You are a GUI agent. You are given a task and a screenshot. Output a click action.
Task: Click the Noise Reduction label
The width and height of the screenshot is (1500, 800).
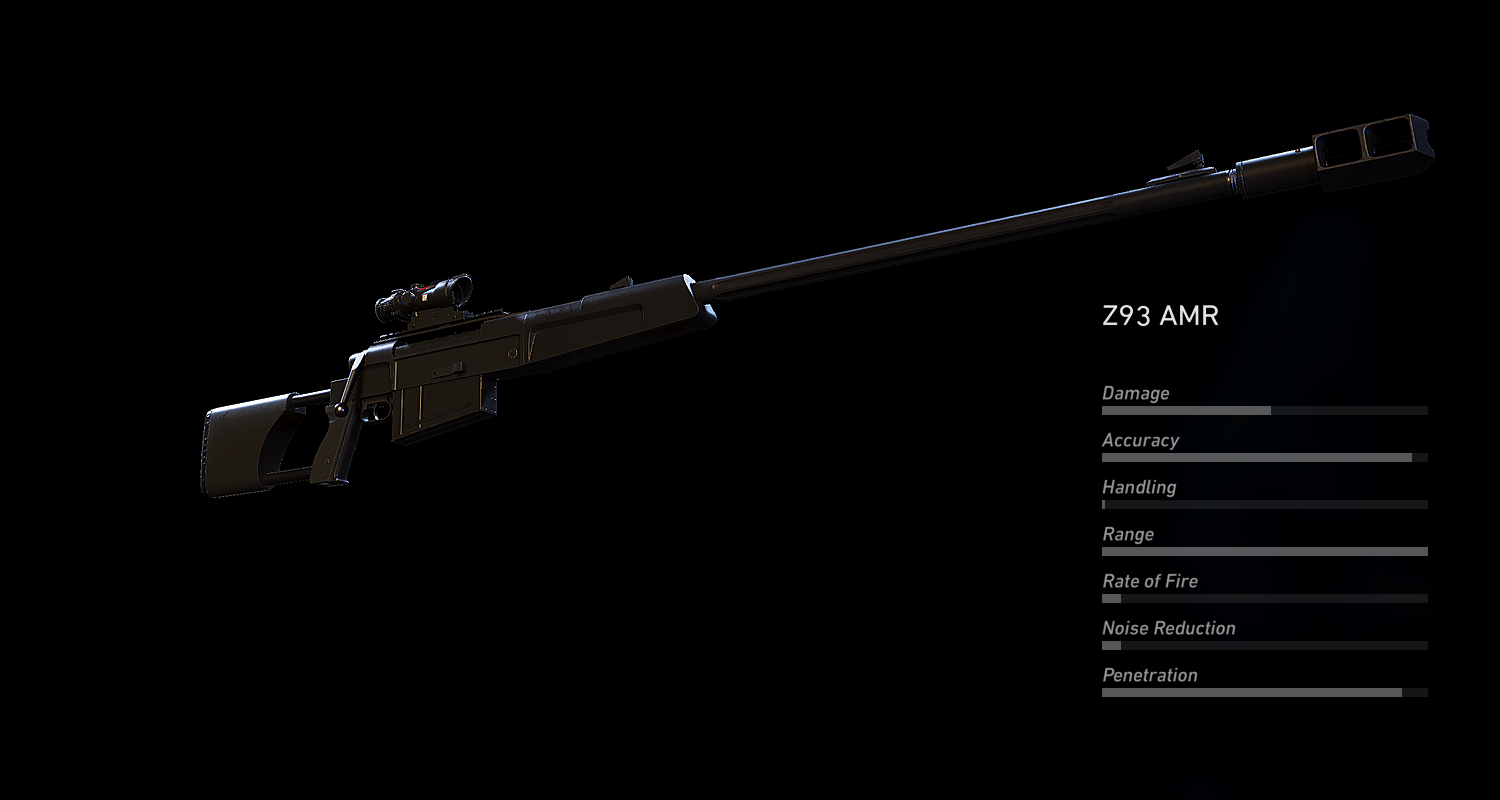click(x=1168, y=628)
